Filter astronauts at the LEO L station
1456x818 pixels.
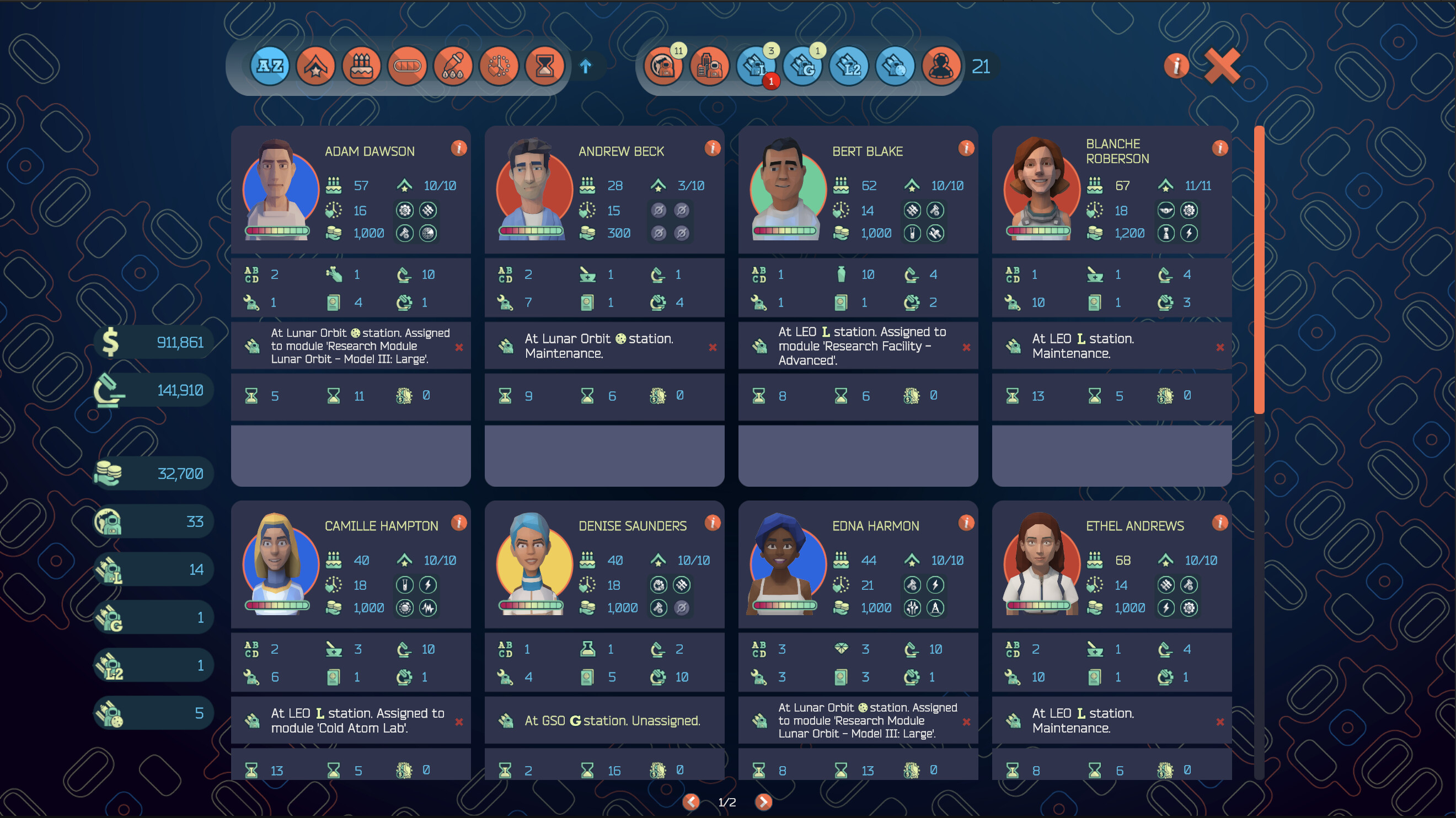tap(756, 67)
